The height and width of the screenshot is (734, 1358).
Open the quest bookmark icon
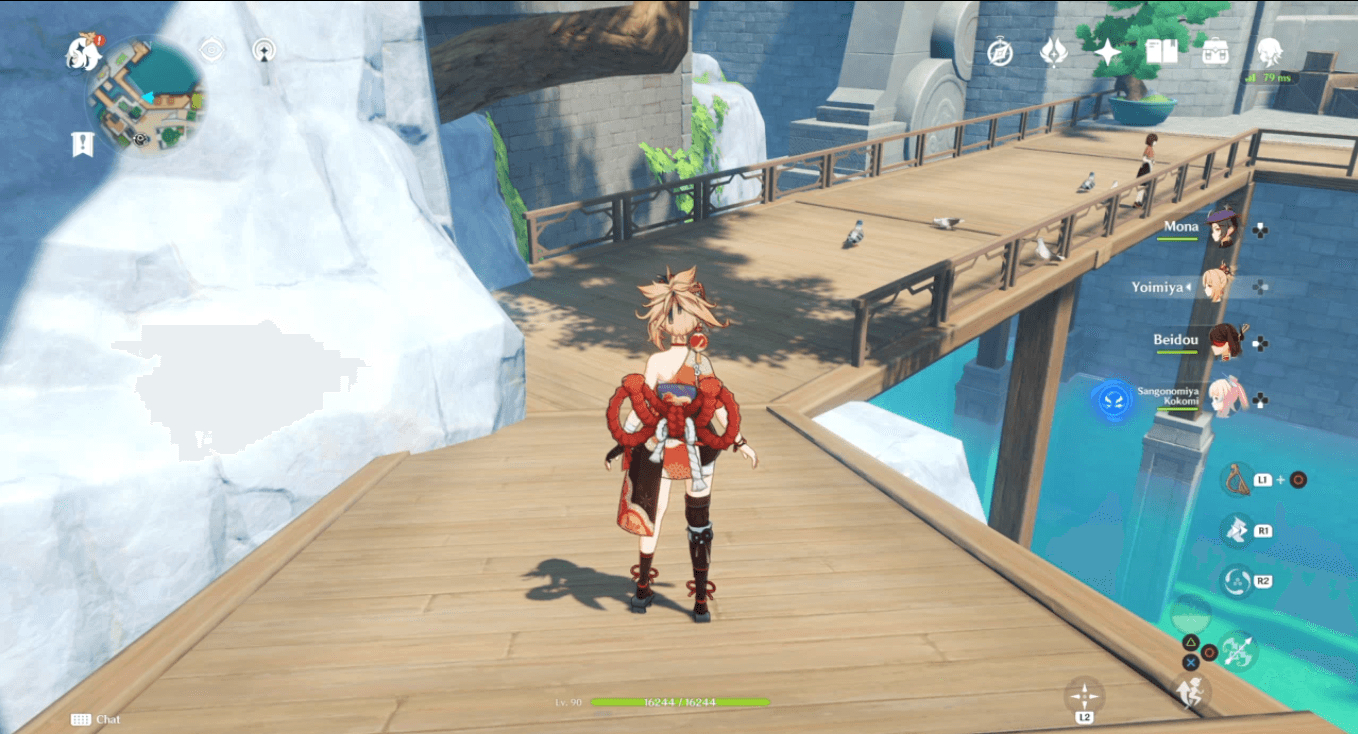[82, 144]
